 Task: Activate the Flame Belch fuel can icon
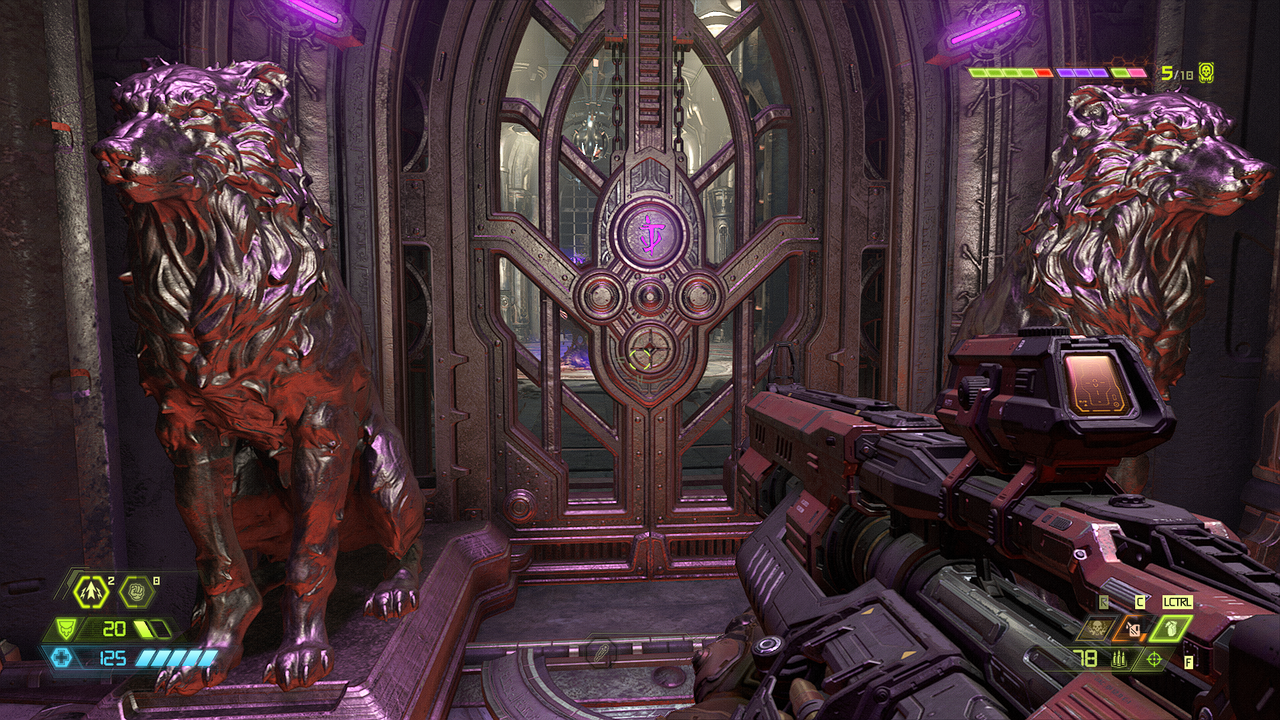[1133, 629]
